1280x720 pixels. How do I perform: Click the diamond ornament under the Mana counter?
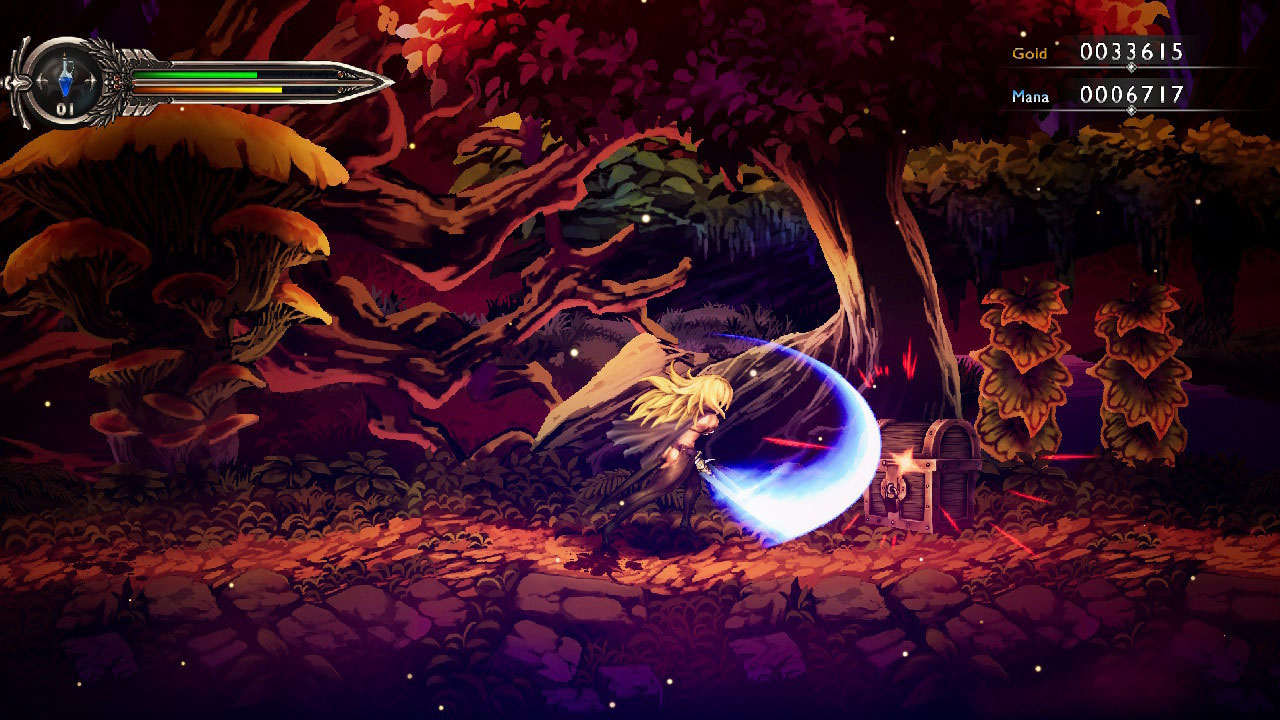click(1131, 108)
